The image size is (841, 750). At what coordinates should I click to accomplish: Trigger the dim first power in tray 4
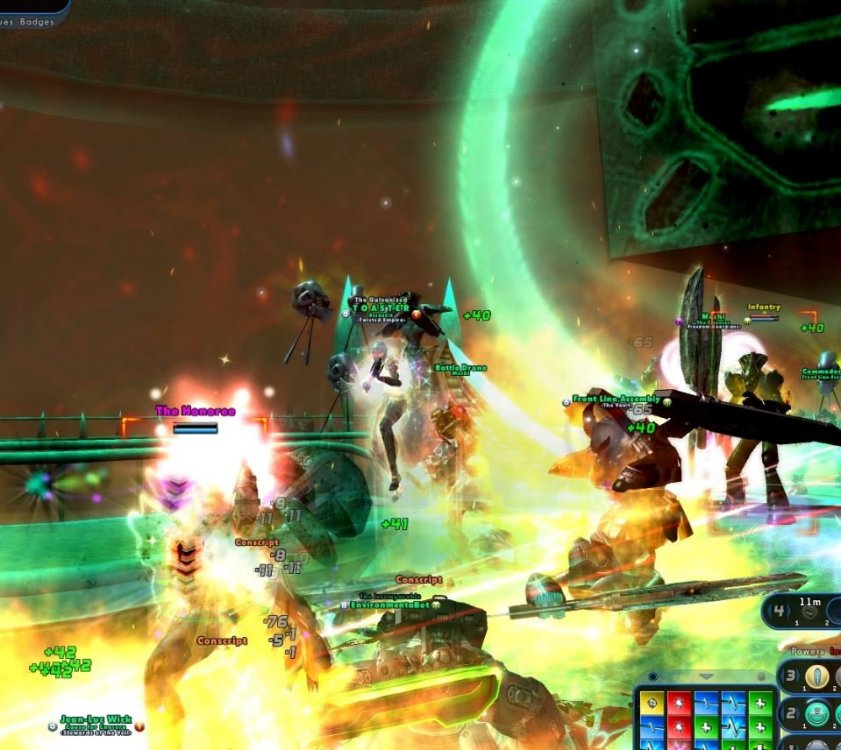810,612
